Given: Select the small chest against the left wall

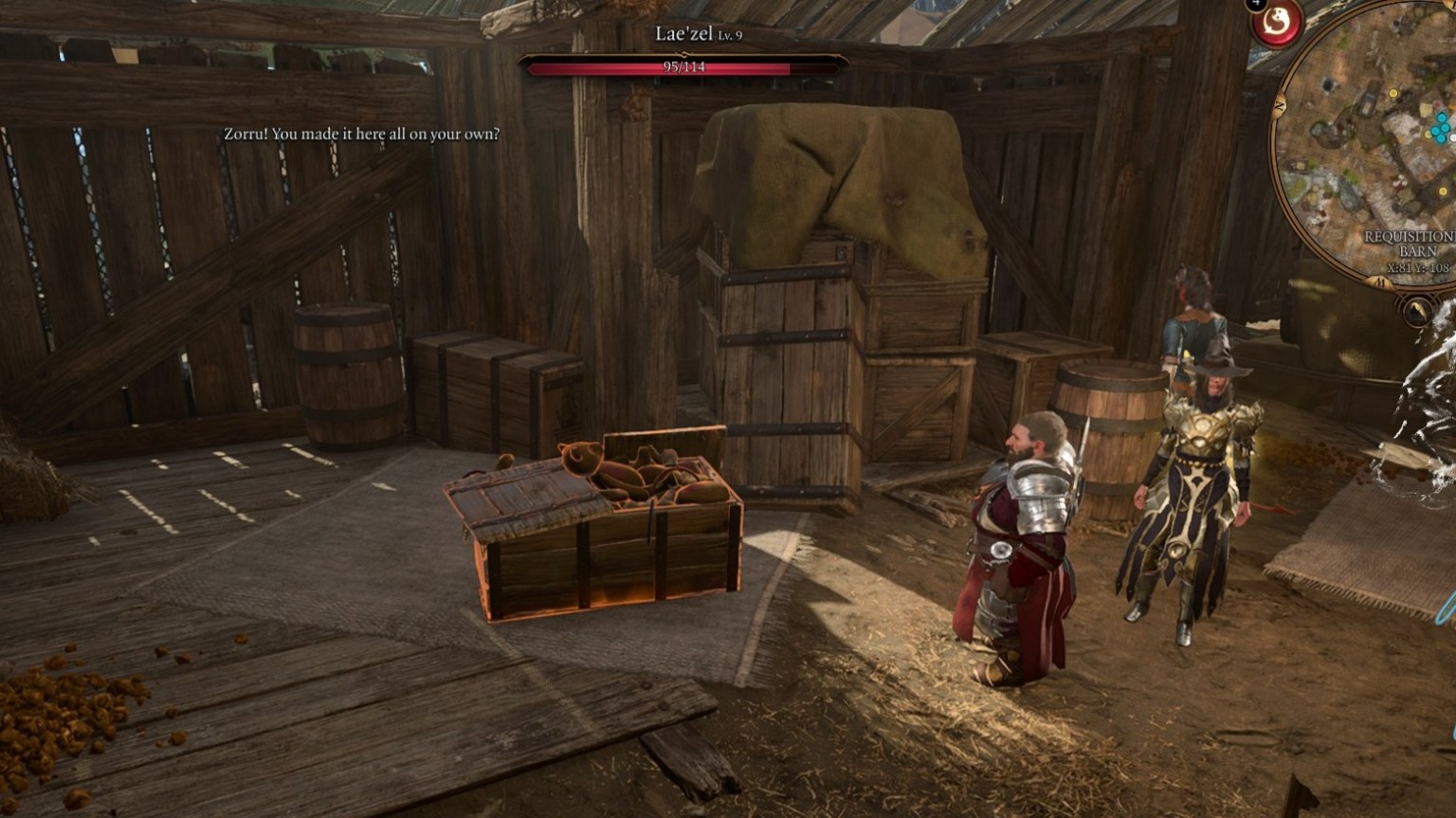Looking at the screenshot, I should point(479,389).
